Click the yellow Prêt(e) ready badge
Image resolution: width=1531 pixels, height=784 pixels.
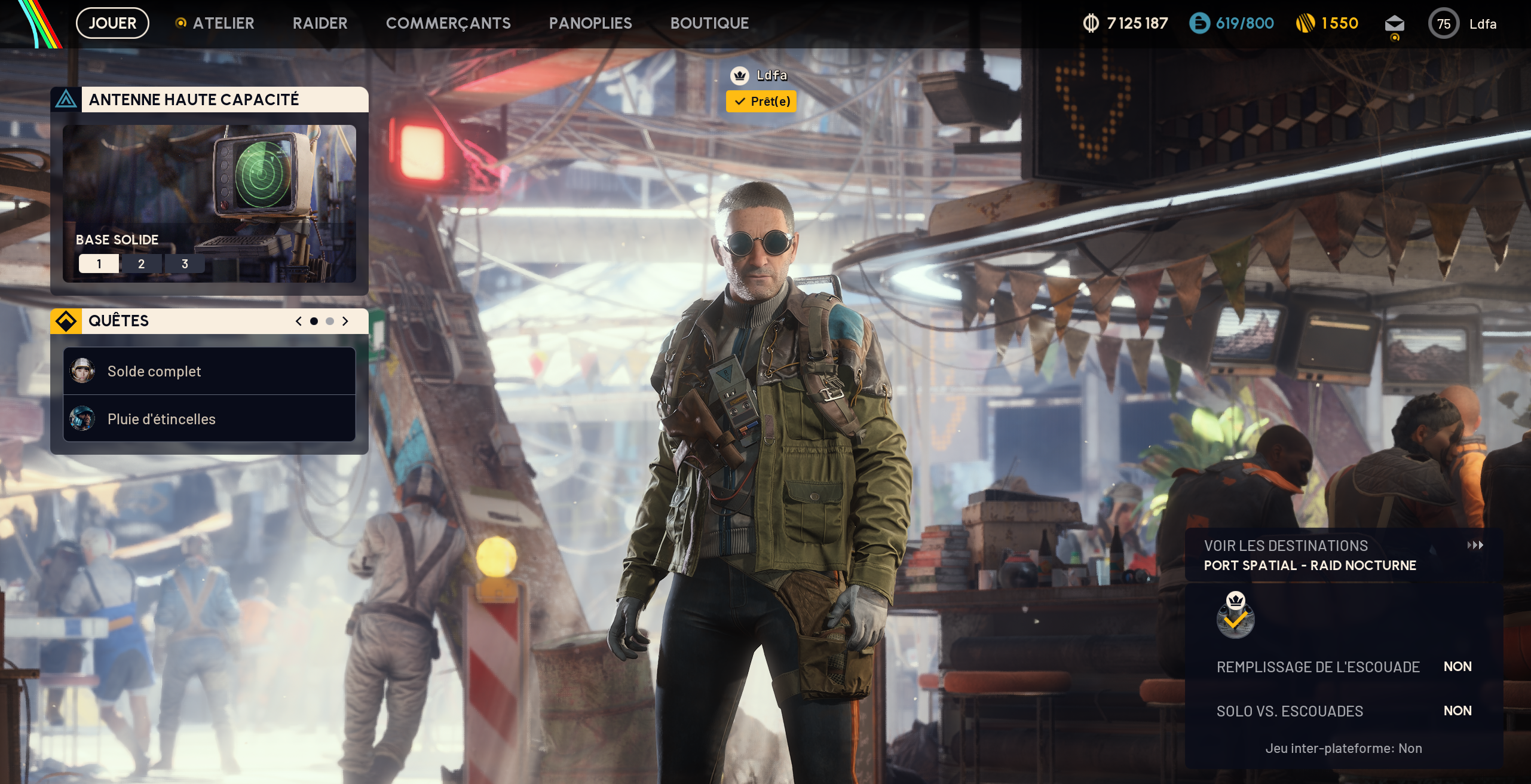pyautogui.click(x=761, y=102)
